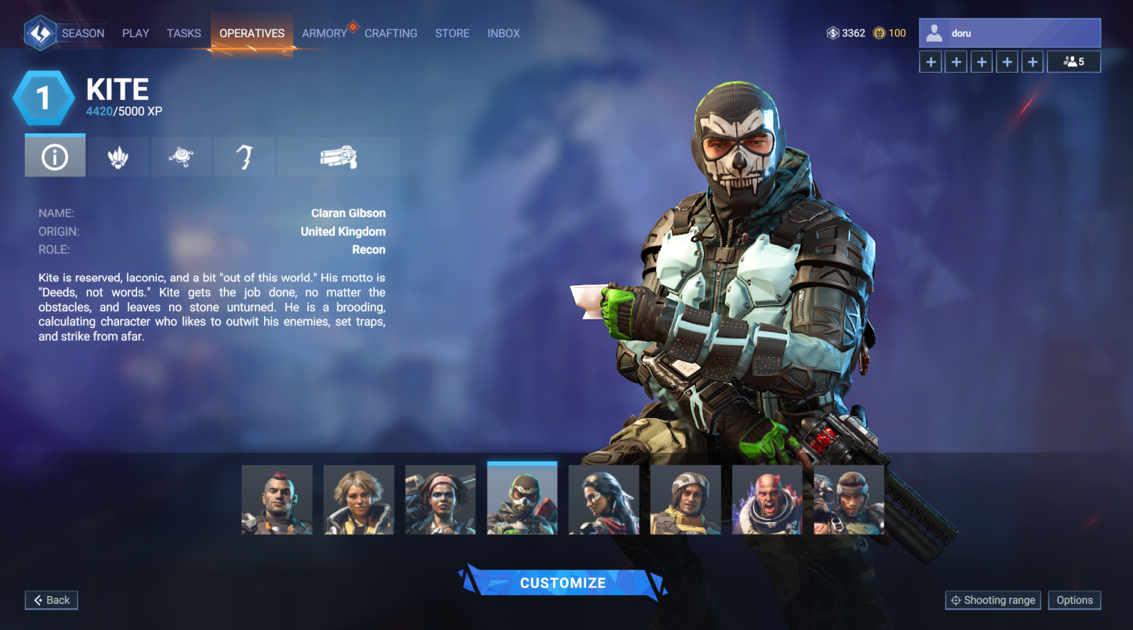Check the Inbox

click(x=503, y=33)
